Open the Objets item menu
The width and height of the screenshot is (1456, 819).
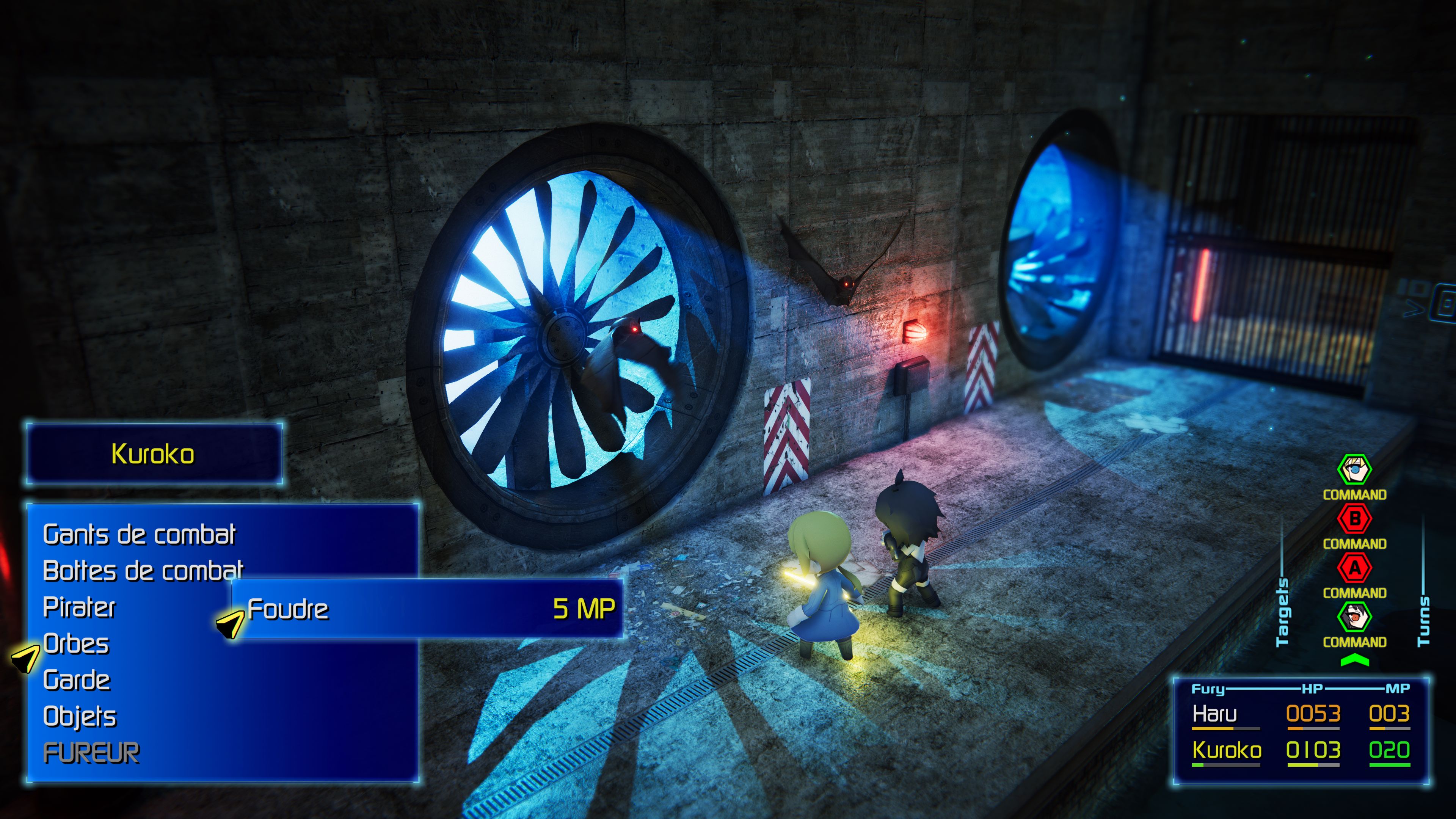click(x=80, y=717)
